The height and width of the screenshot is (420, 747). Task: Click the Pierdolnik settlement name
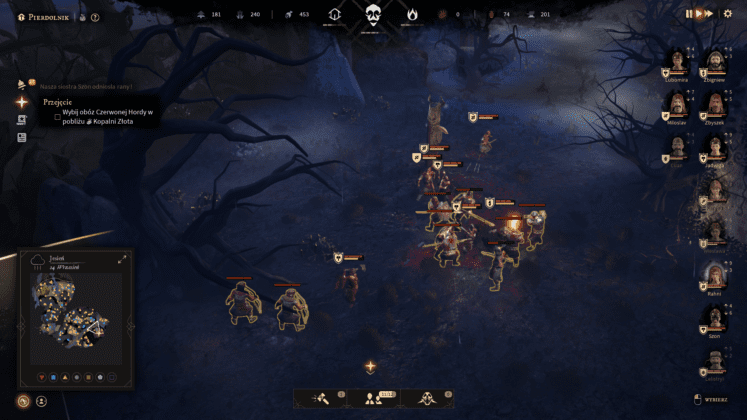(x=47, y=17)
